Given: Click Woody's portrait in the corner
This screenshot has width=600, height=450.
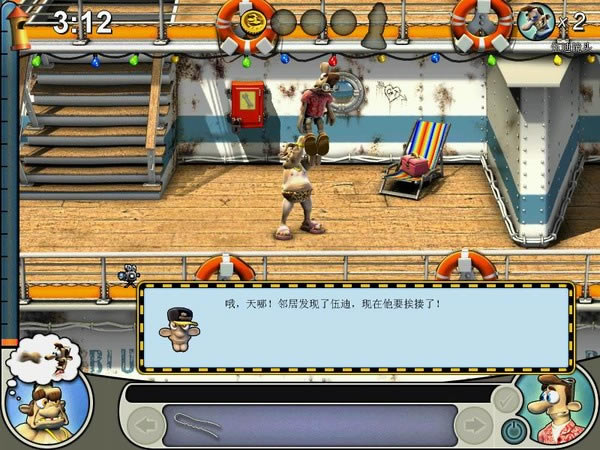Looking at the screenshot, I should [556, 407].
